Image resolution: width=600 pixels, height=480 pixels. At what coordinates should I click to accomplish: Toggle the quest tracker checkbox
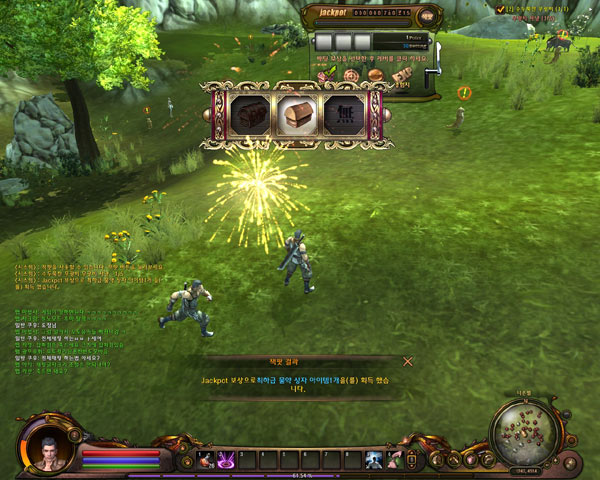click(501, 9)
